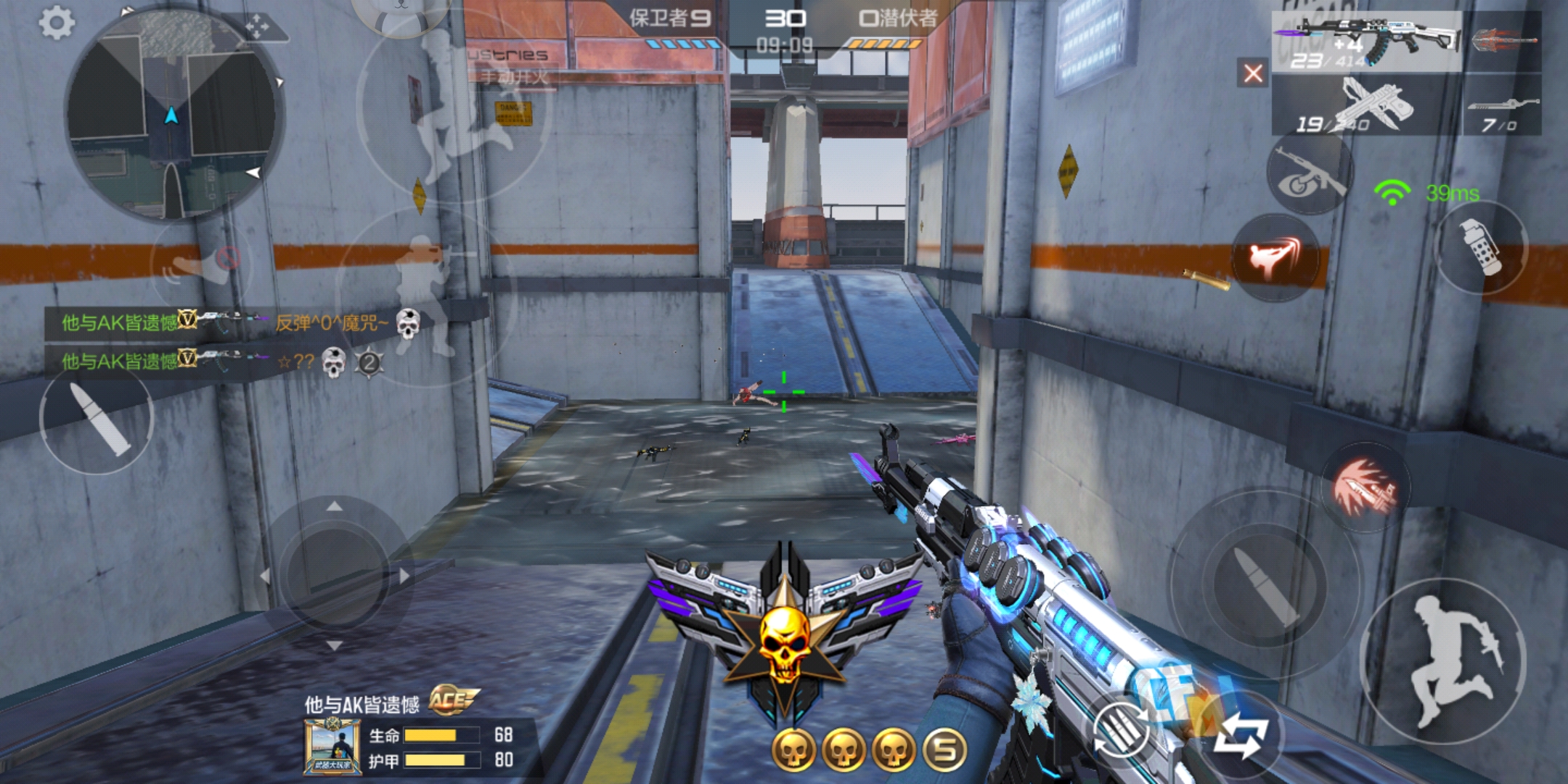Activate the flying kick skill
This screenshot has height=784, width=1568.
coord(1275,258)
